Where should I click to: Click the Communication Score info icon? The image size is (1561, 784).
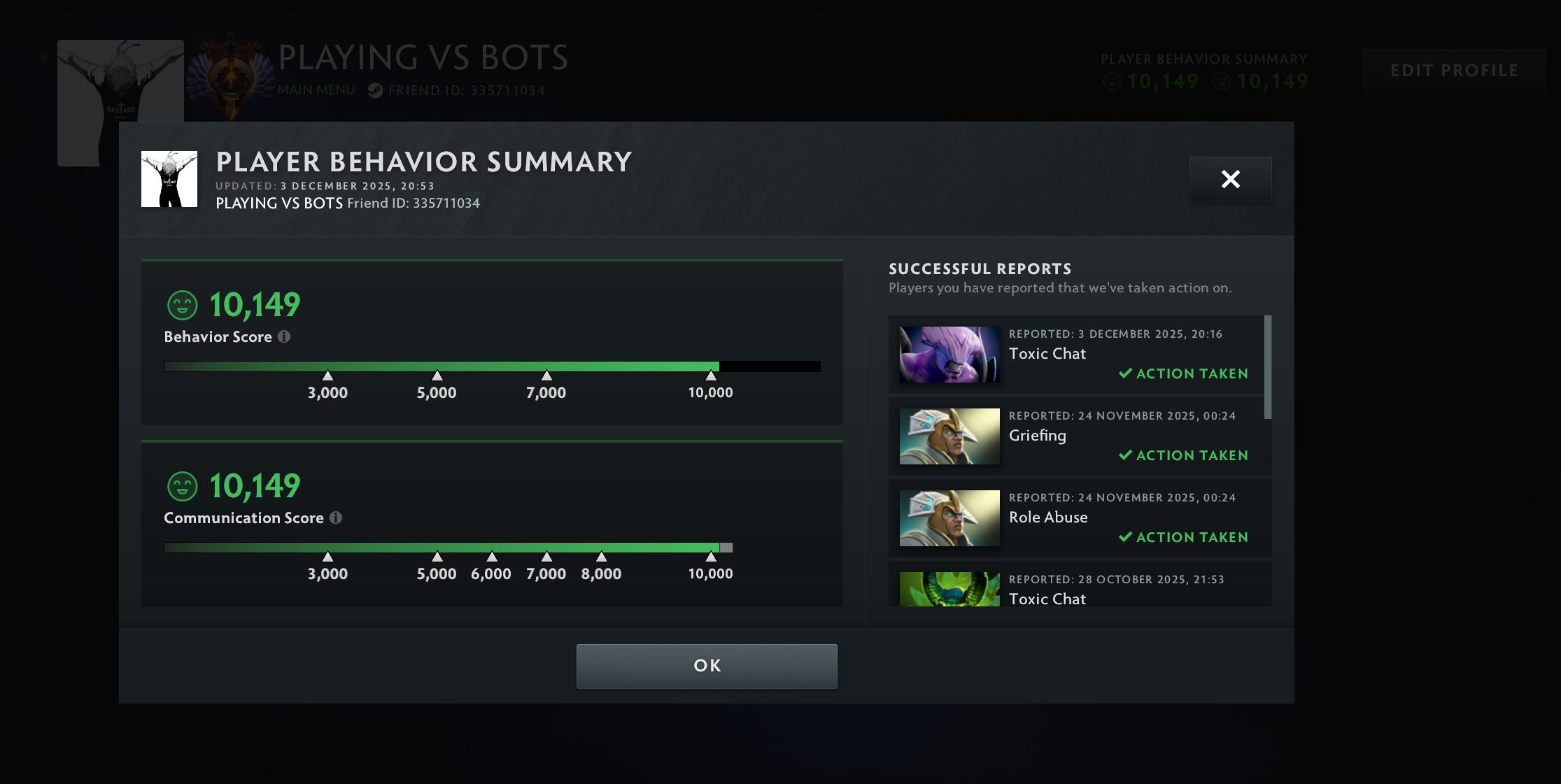tap(336, 518)
